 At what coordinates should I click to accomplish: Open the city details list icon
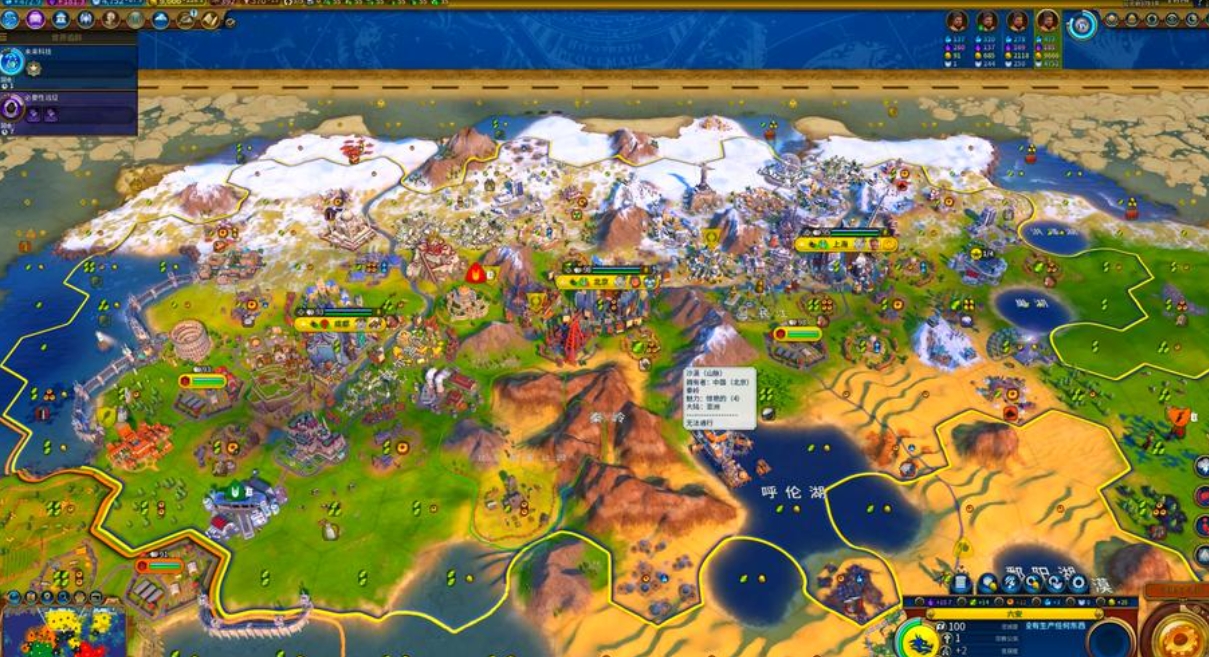961,583
